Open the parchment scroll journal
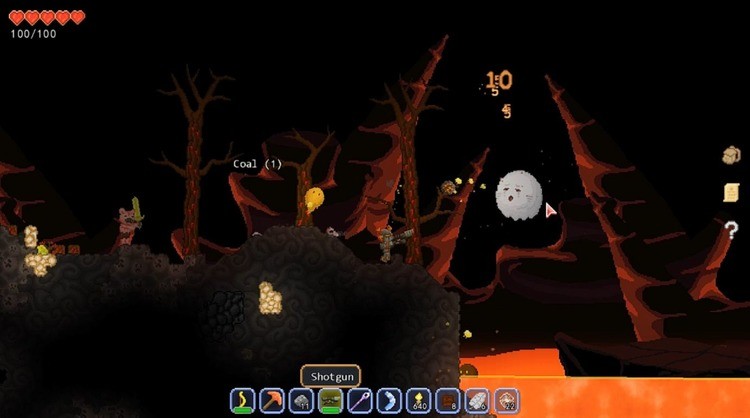This screenshot has width=750, height=418. point(731,192)
